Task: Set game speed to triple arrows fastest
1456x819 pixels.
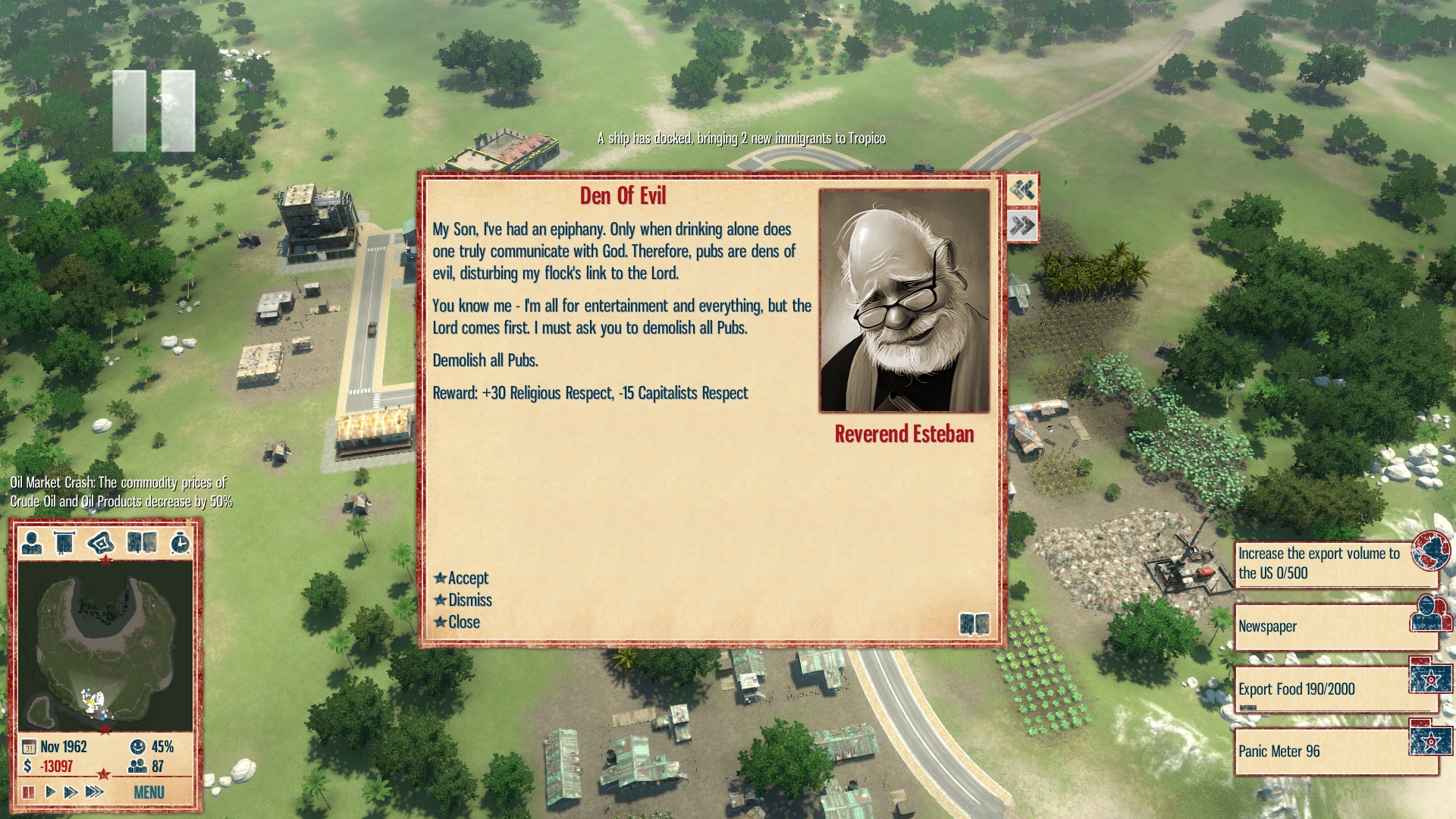Action: tap(94, 792)
